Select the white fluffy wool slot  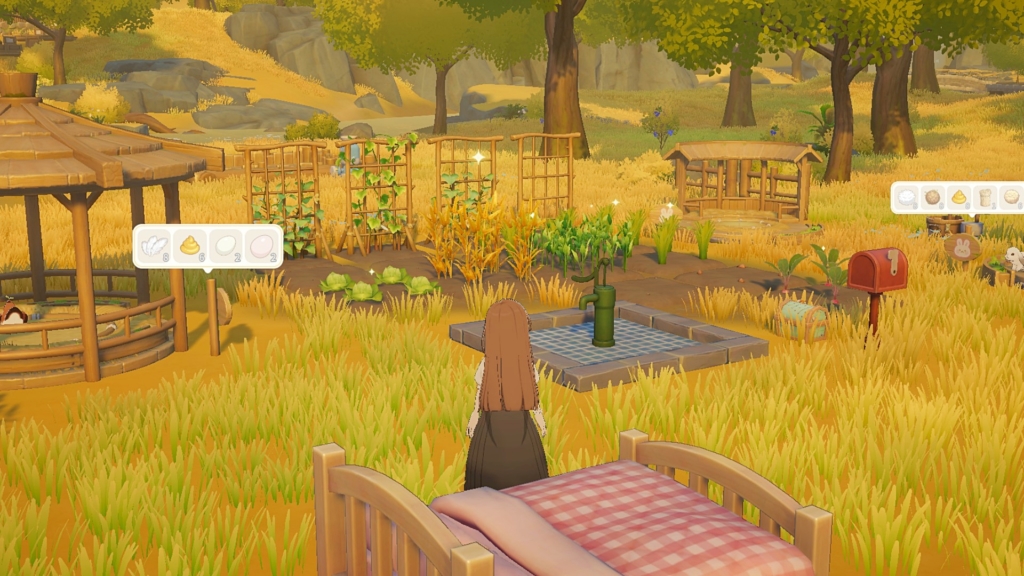tap(908, 197)
